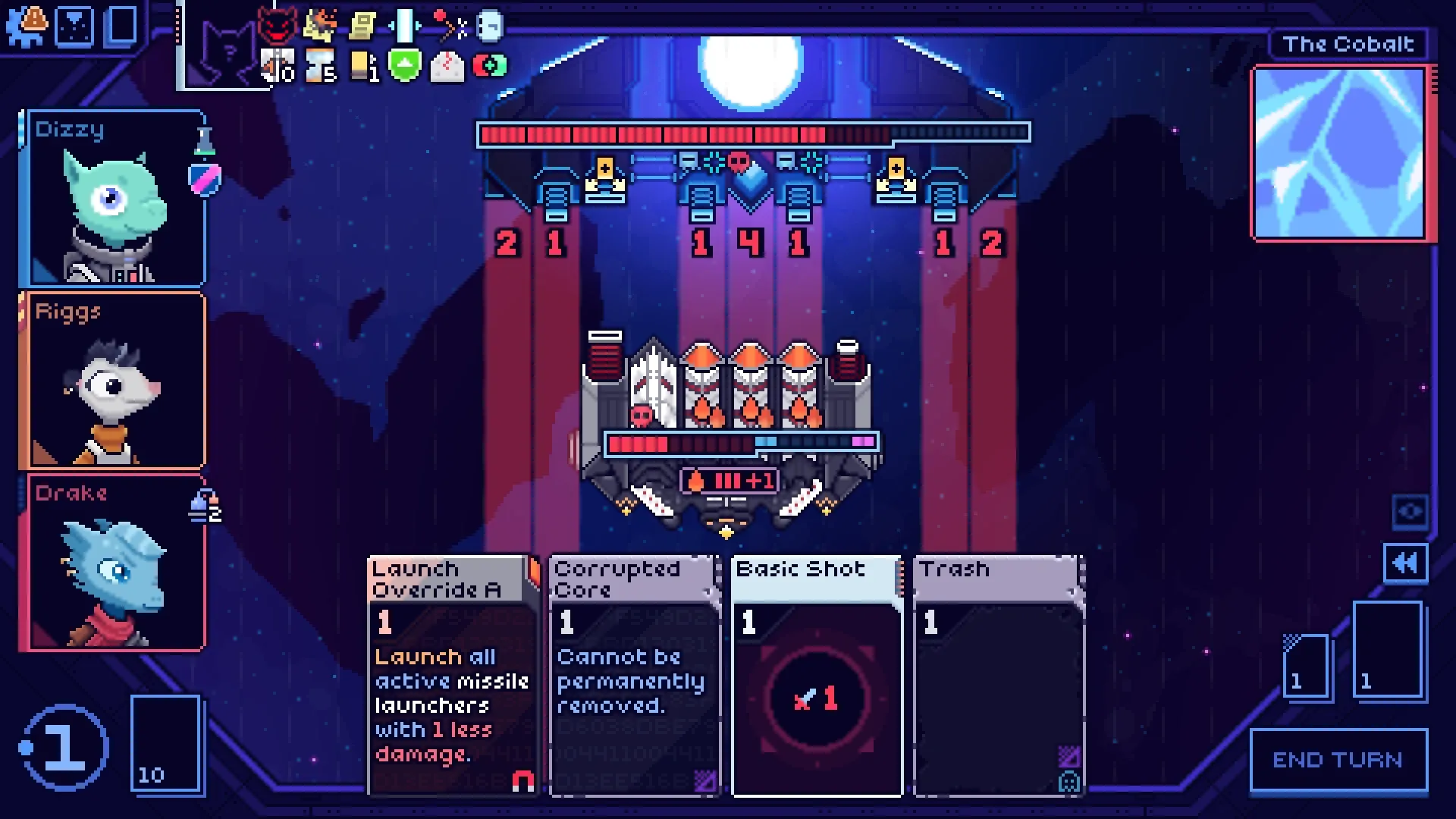
Task: Click the enemy health bar at the top
Action: [753, 133]
